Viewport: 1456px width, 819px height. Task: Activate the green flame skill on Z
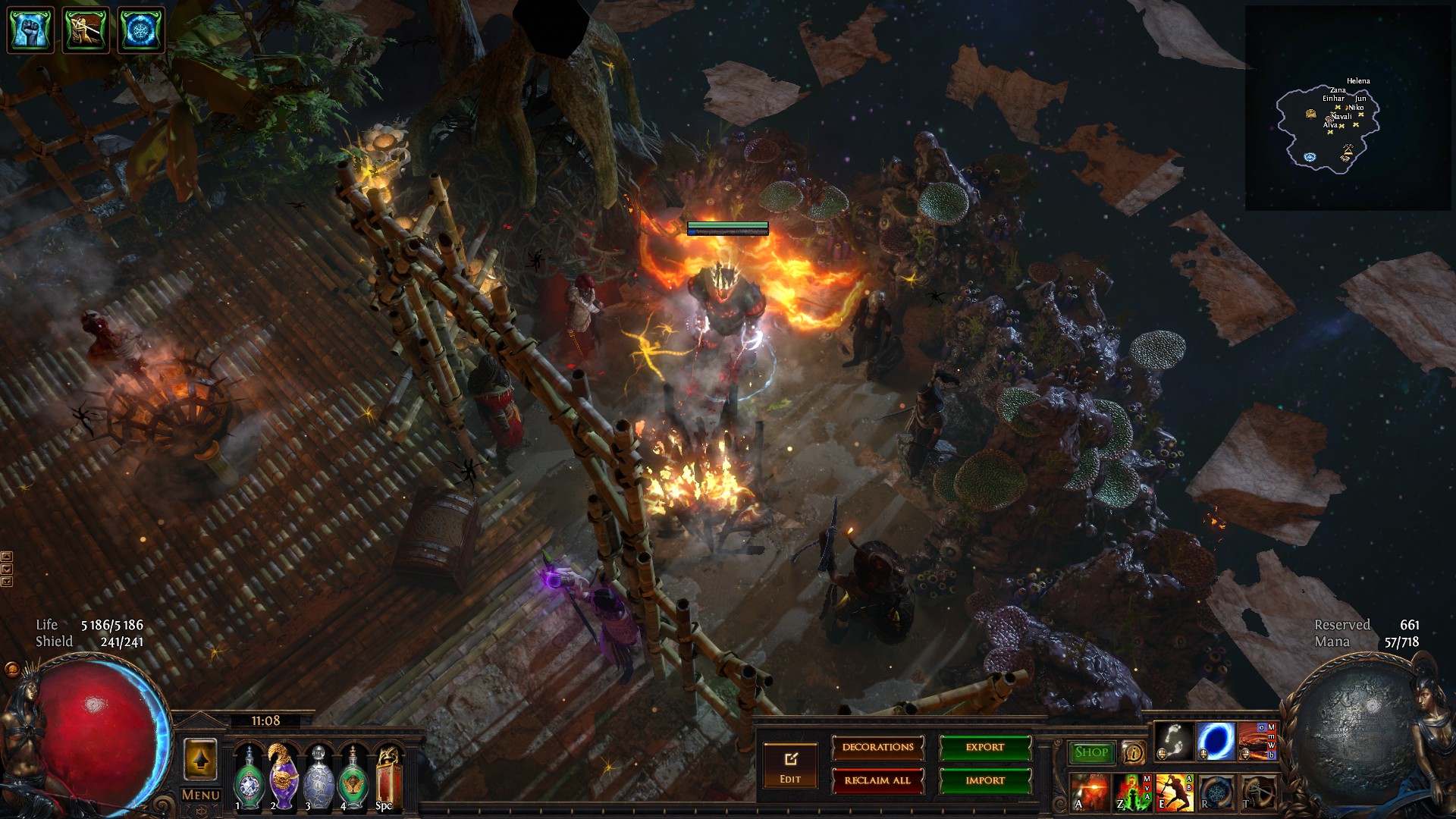click(x=1132, y=792)
